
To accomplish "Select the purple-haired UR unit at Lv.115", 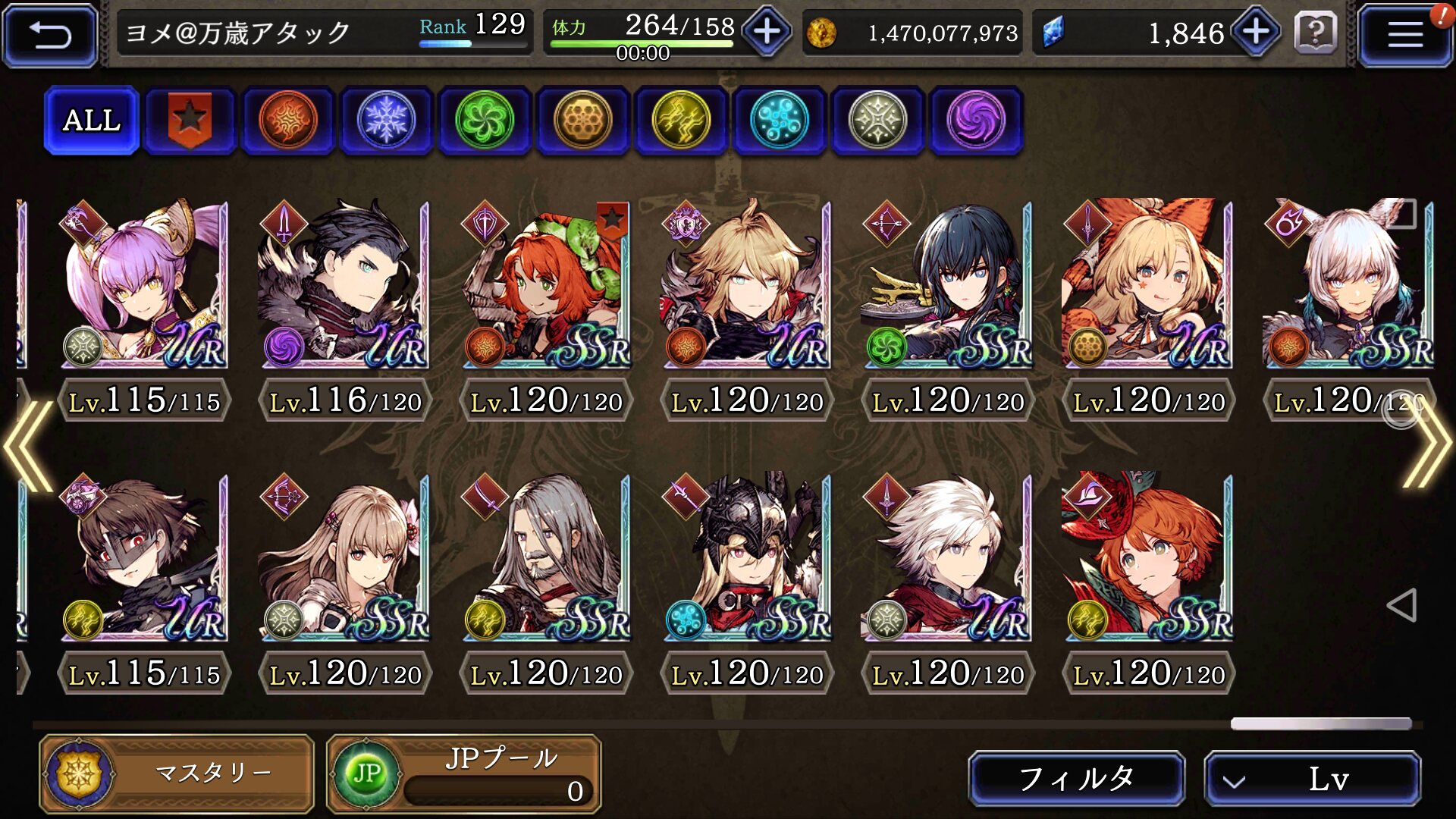I will [x=144, y=284].
